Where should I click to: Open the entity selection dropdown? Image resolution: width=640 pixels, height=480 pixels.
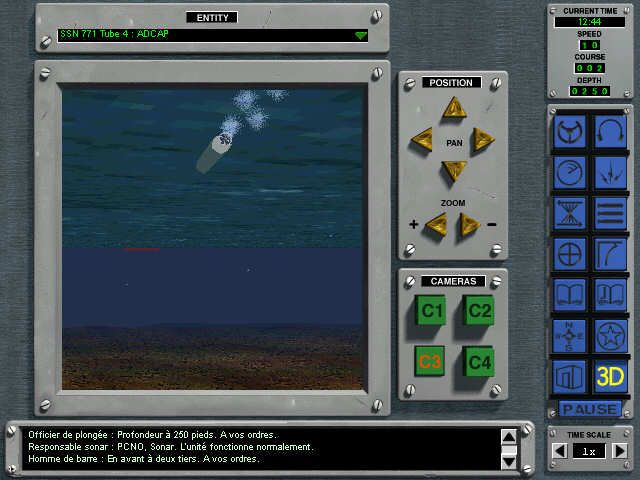coord(360,36)
